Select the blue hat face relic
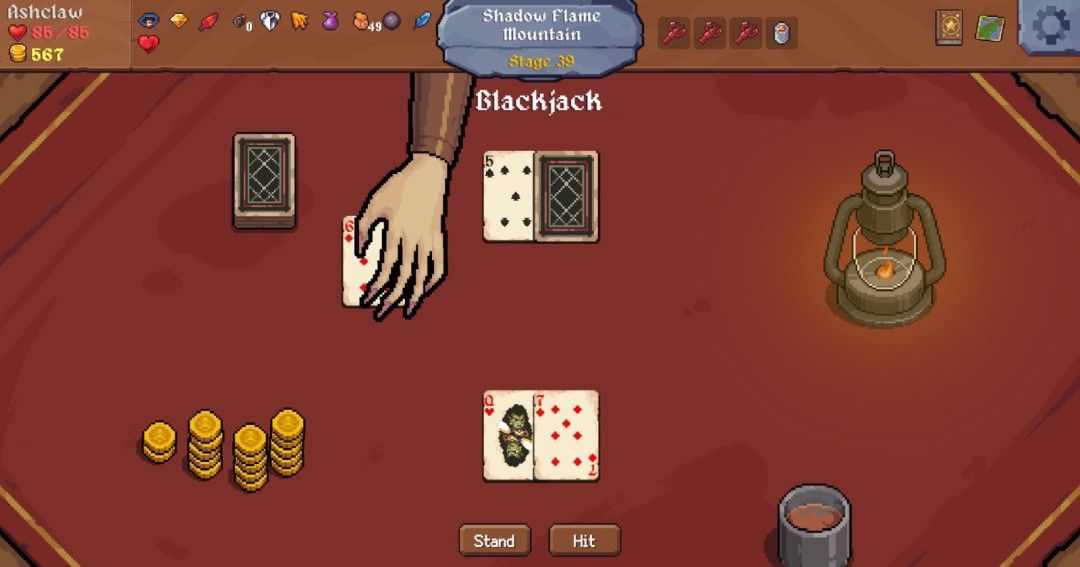Image resolution: width=1080 pixels, height=567 pixels. (x=149, y=20)
